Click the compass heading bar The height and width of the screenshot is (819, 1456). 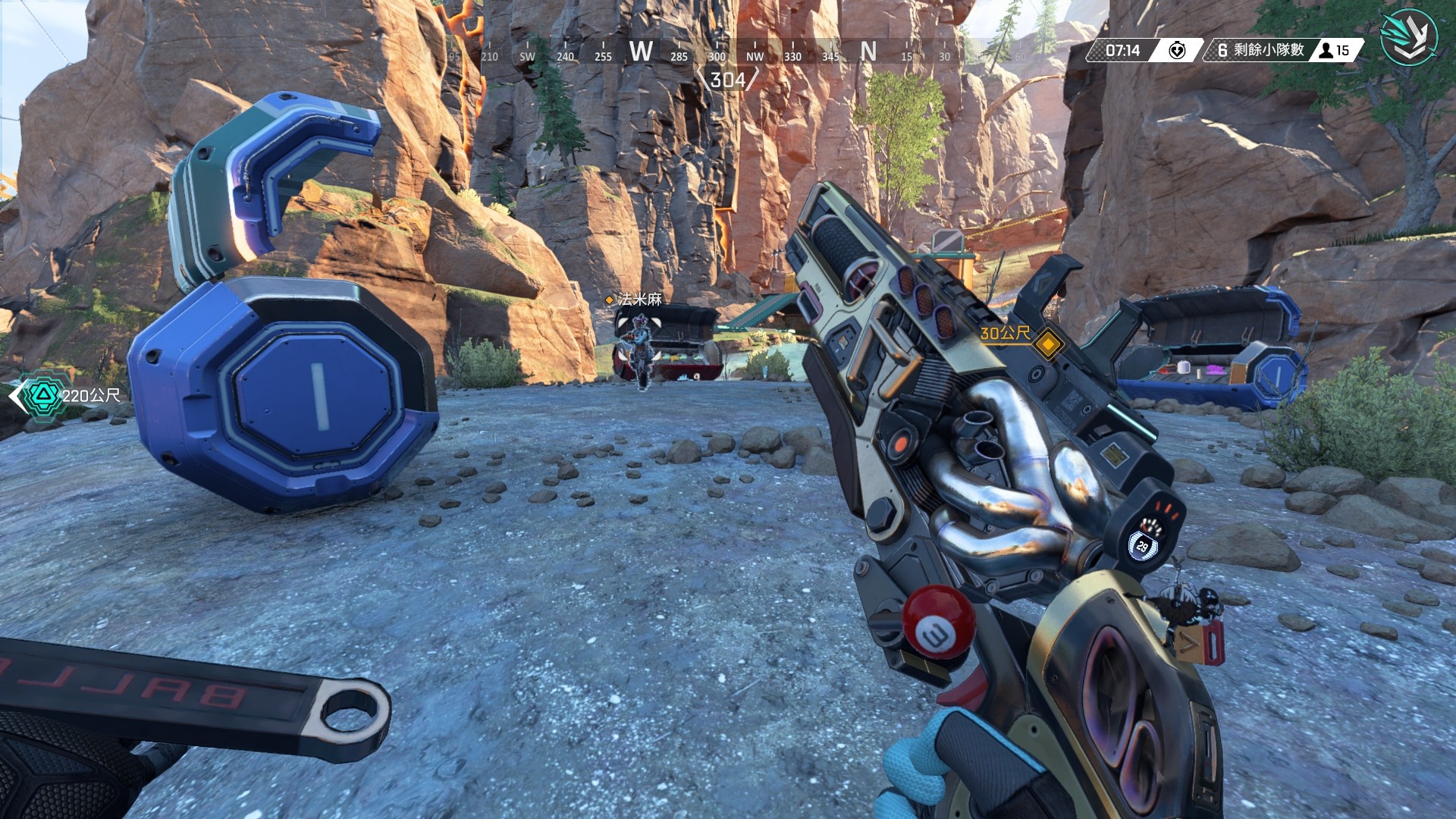728,55
